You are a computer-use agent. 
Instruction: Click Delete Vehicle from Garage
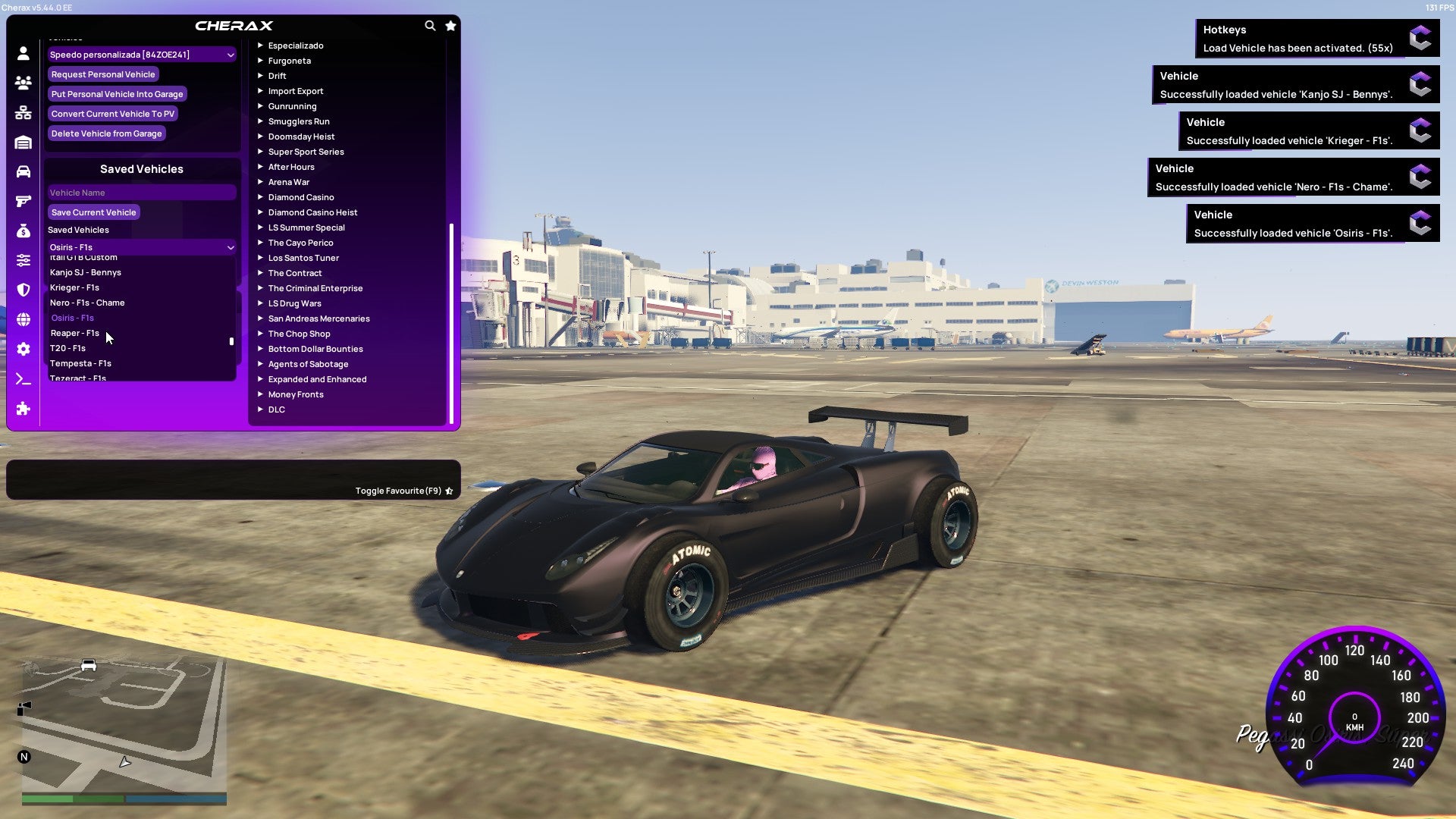pos(106,133)
